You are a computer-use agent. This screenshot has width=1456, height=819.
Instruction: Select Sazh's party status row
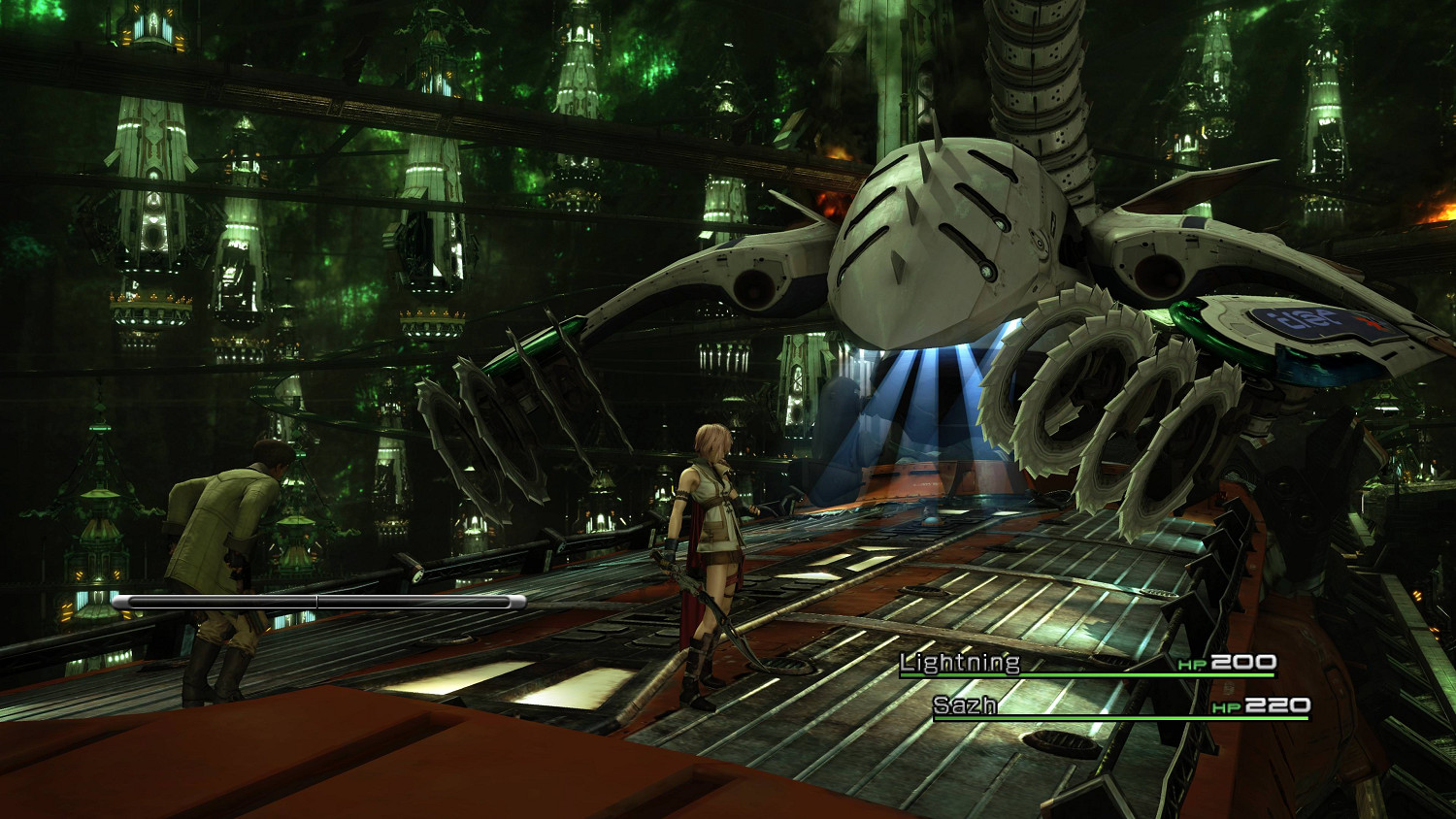tap(1119, 706)
